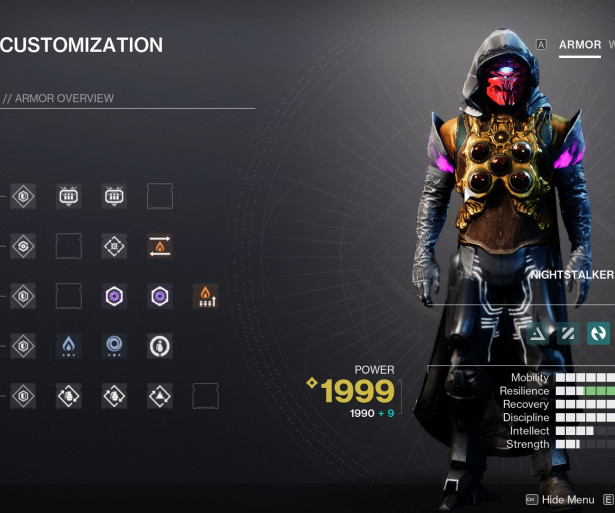Open the white circled grenade mod

pos(160,346)
